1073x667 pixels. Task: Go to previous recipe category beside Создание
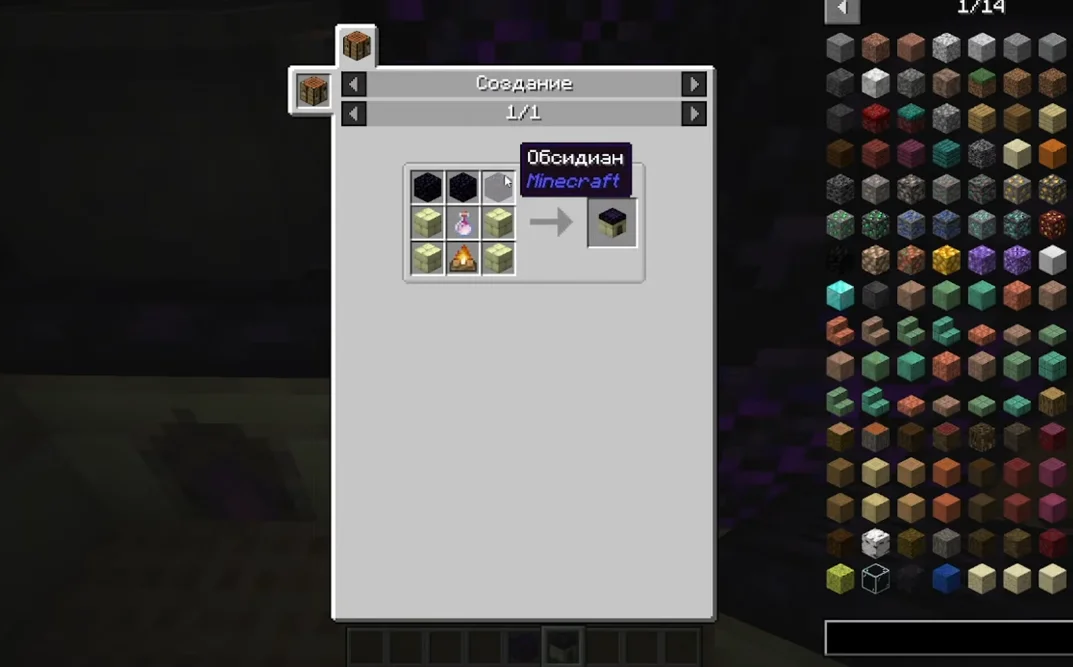353,84
